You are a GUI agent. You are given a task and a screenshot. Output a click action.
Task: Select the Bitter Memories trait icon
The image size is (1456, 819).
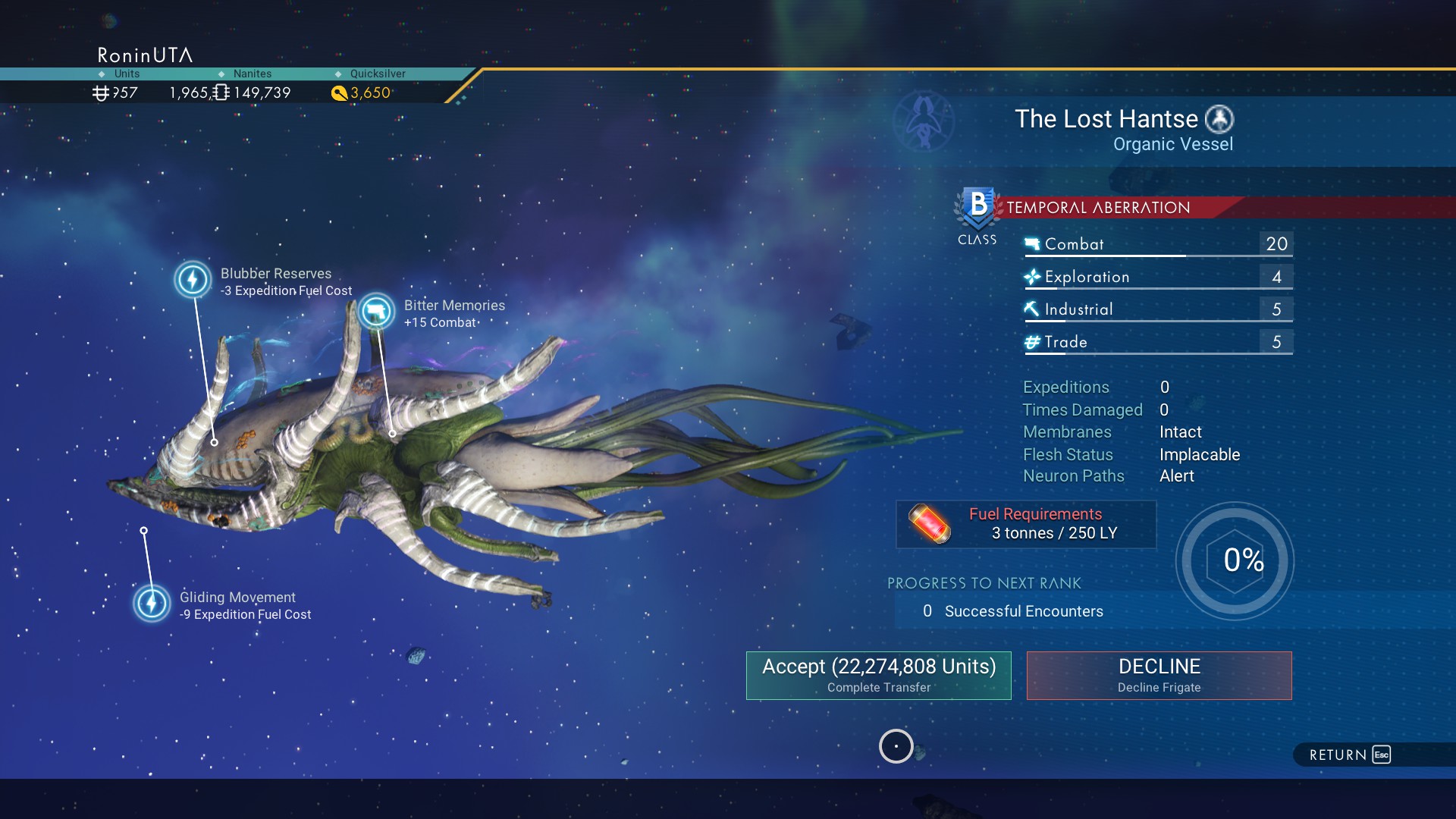(x=376, y=311)
